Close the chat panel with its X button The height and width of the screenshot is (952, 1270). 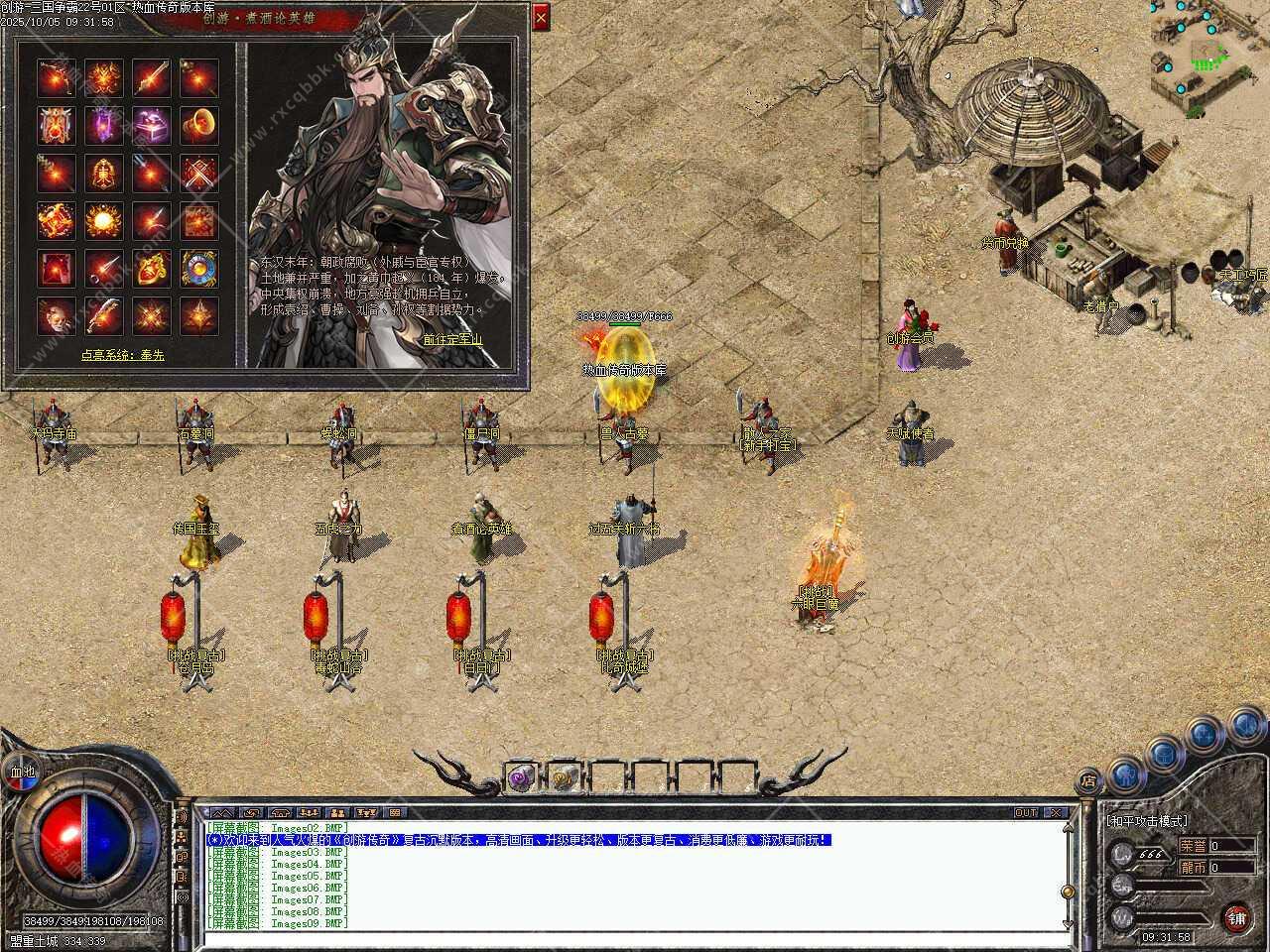(1056, 812)
